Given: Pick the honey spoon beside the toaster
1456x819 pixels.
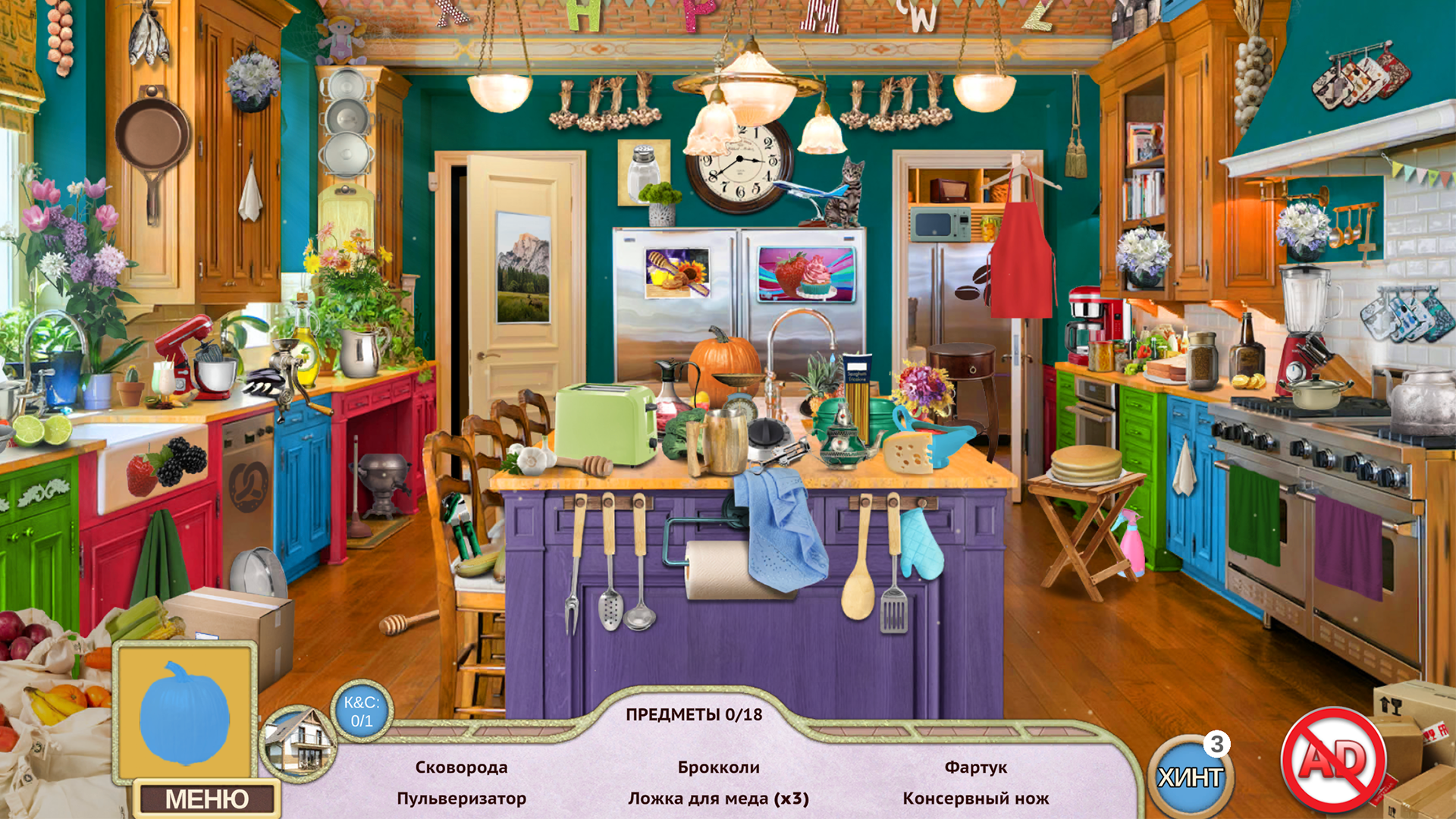Looking at the screenshot, I should 595,463.
